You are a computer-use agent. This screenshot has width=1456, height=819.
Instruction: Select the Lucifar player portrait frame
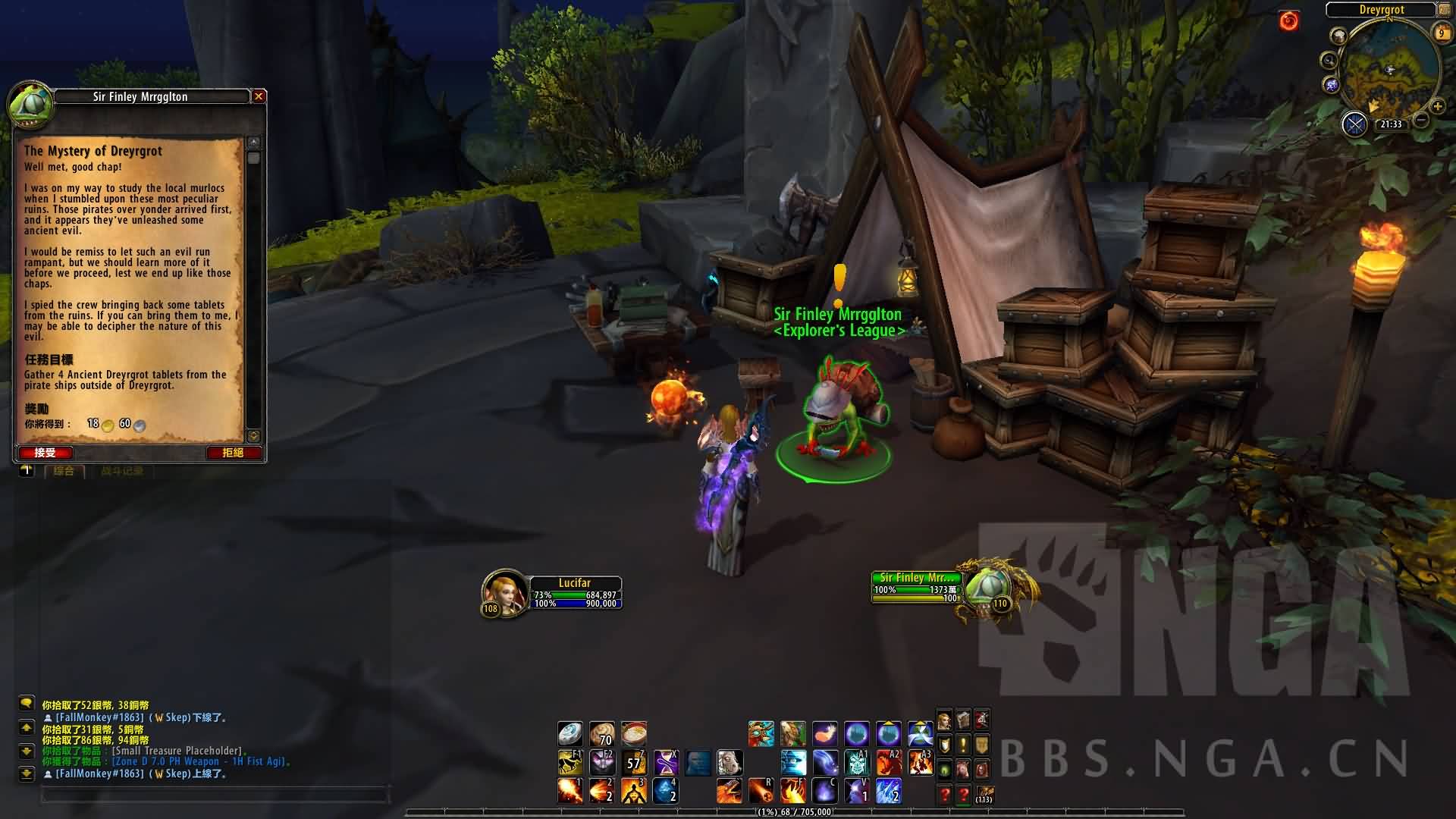tap(505, 592)
